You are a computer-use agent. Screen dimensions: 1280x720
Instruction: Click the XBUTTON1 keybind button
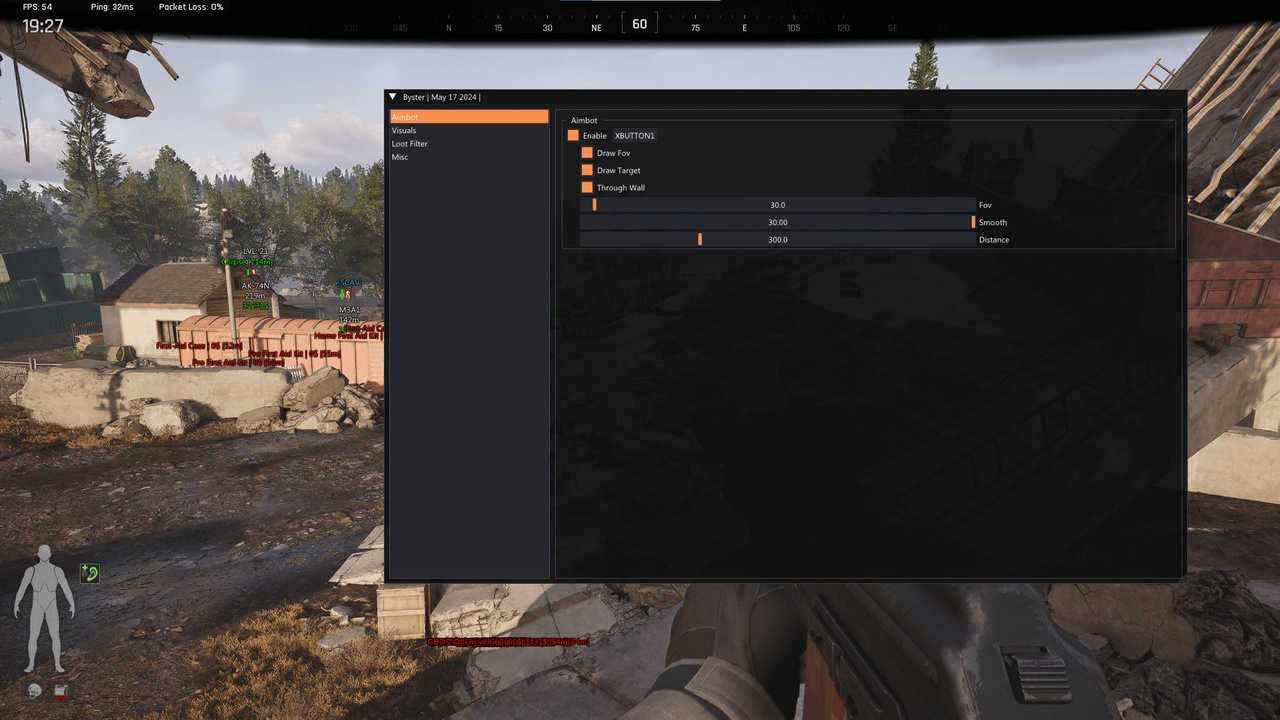point(634,135)
